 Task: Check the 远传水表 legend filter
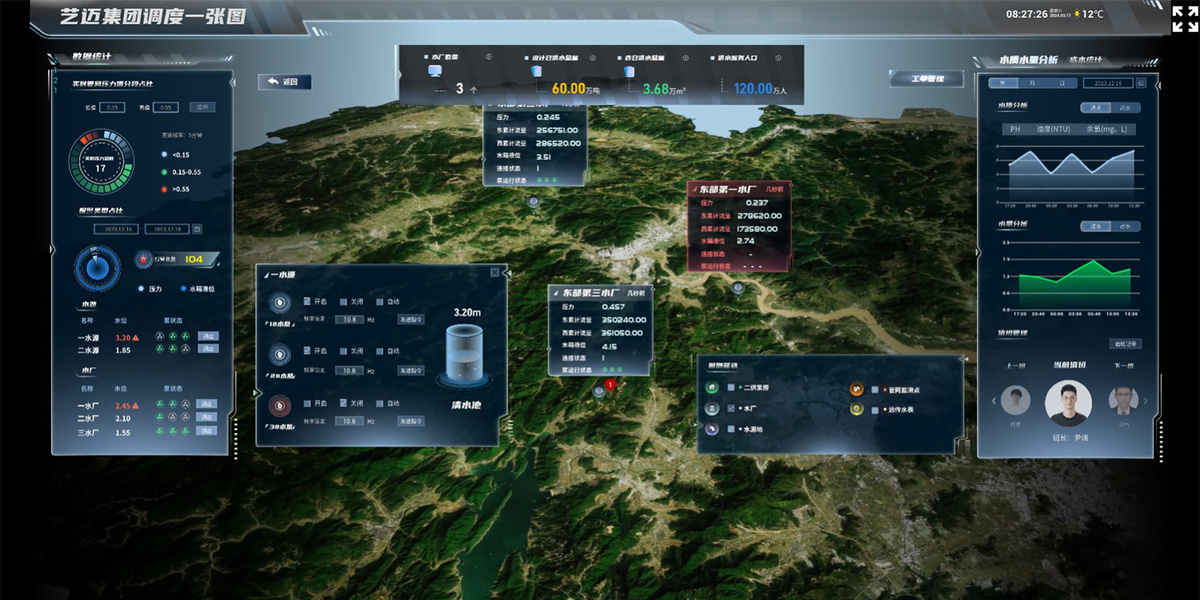pyautogui.click(x=875, y=409)
